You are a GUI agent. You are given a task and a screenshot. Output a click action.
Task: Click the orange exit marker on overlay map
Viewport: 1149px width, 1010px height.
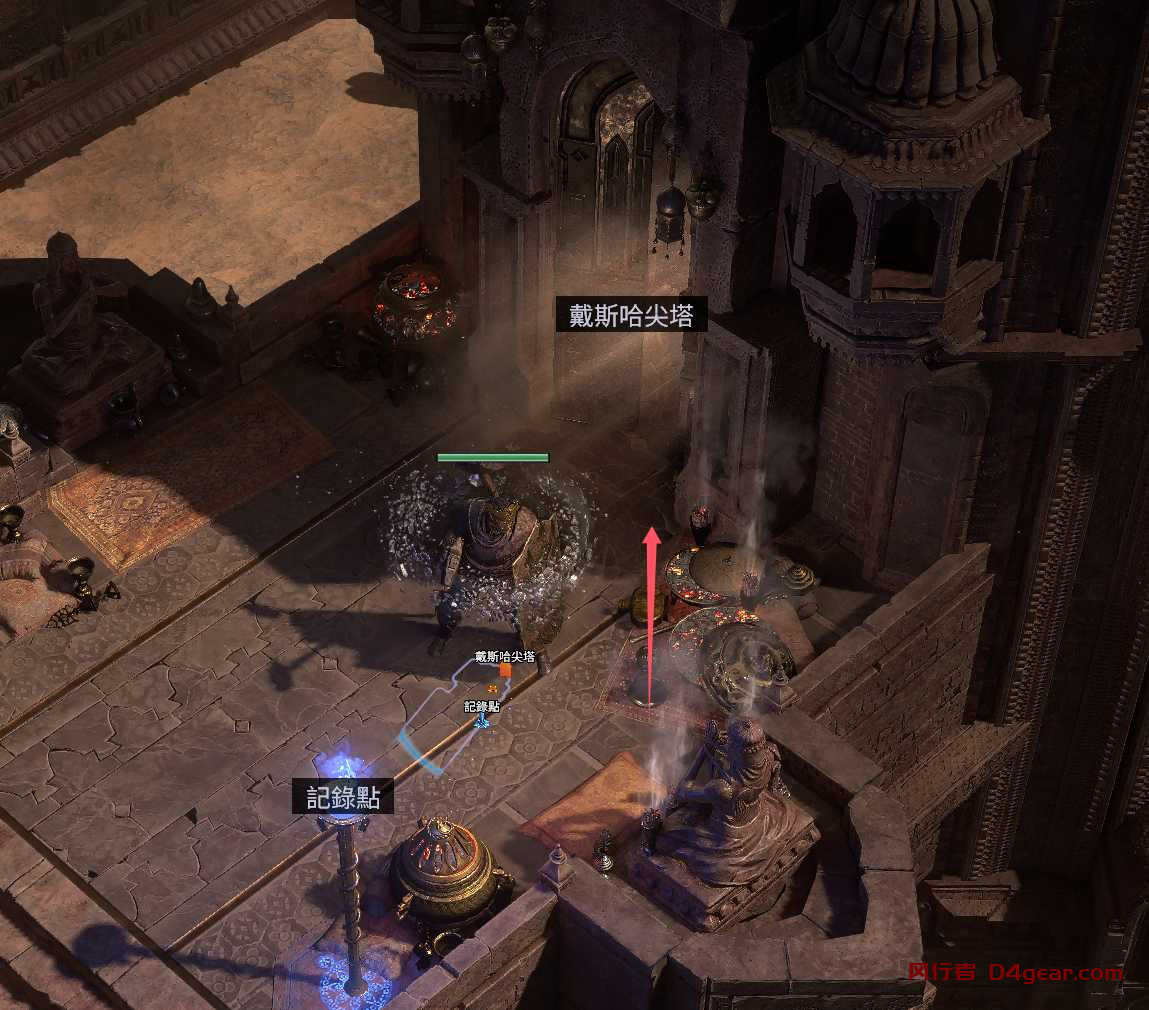tap(506, 671)
